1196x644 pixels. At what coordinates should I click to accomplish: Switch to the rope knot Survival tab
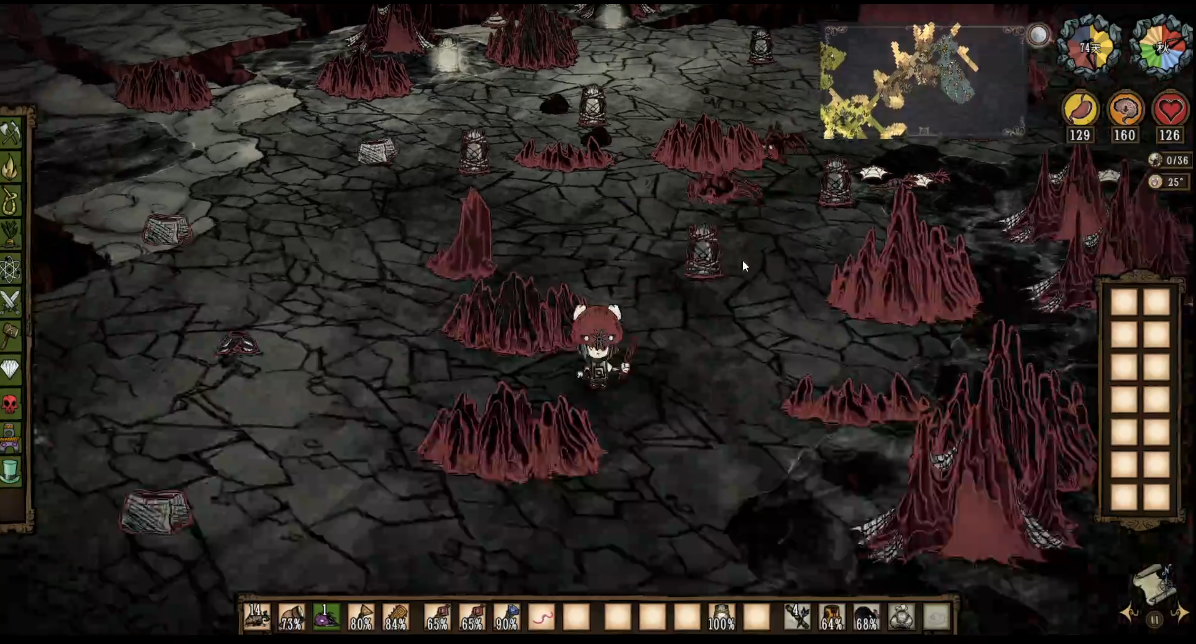11,200
